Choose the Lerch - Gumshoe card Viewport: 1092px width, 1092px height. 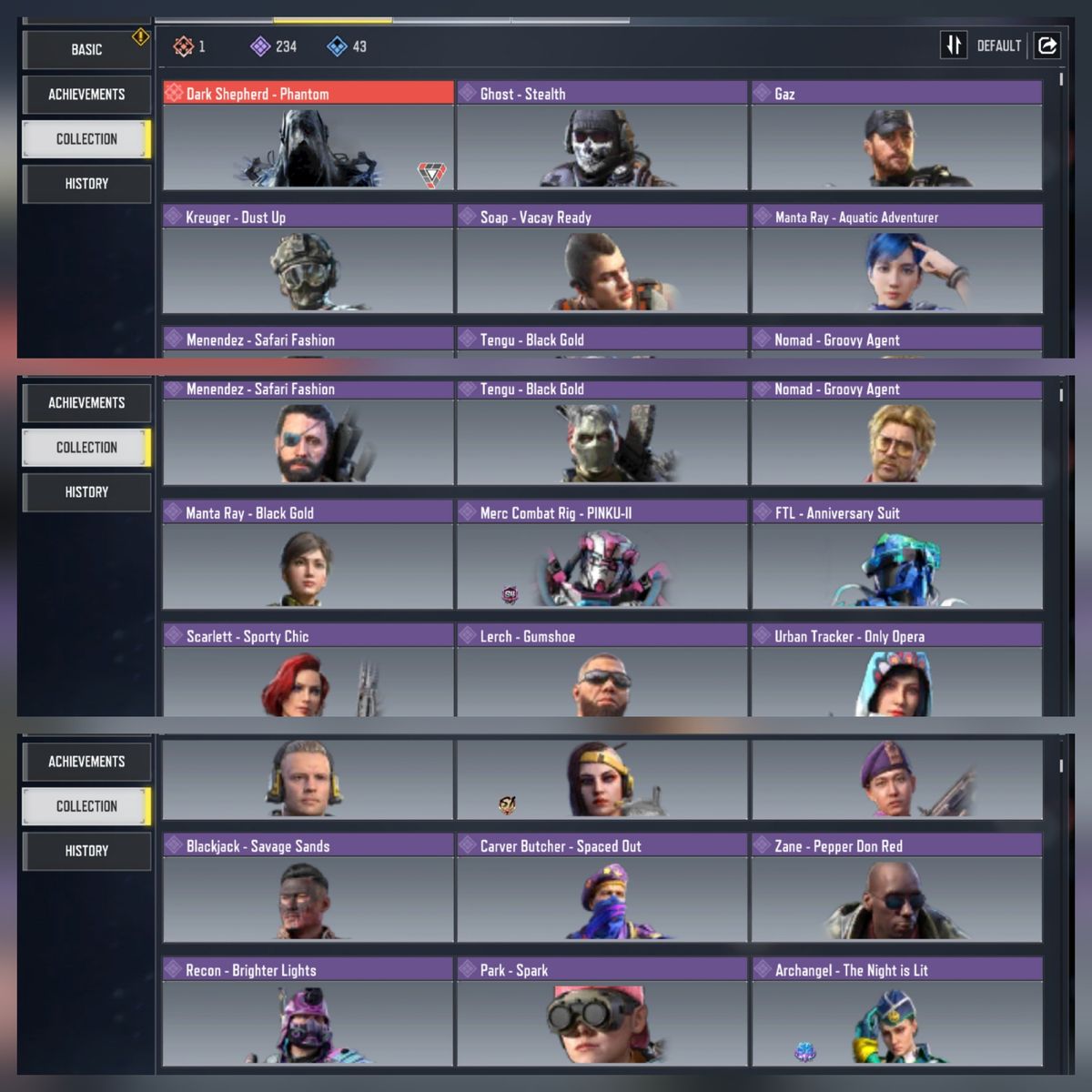coord(602,672)
